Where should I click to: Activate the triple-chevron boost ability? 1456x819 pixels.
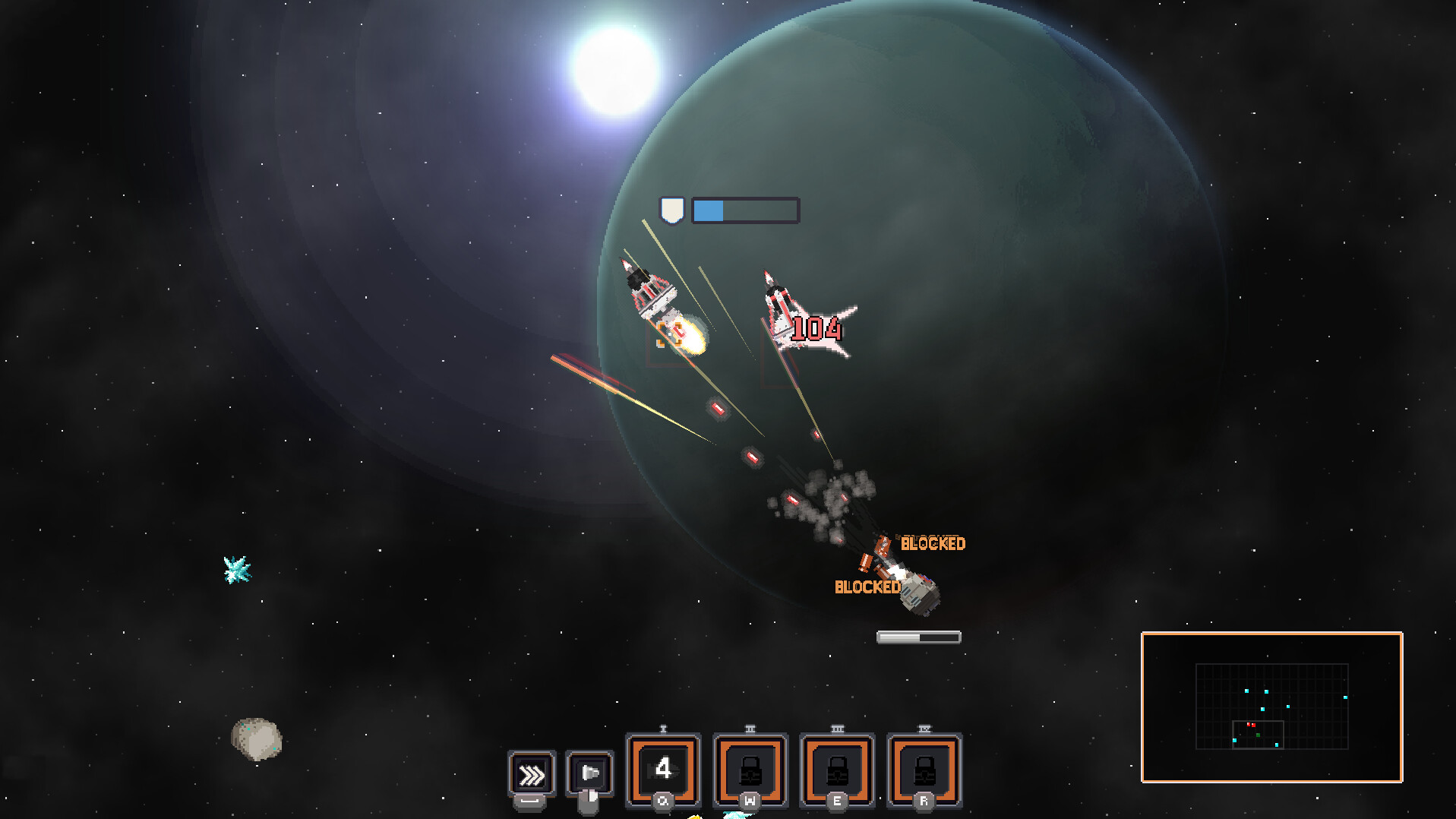pyautogui.click(x=532, y=774)
